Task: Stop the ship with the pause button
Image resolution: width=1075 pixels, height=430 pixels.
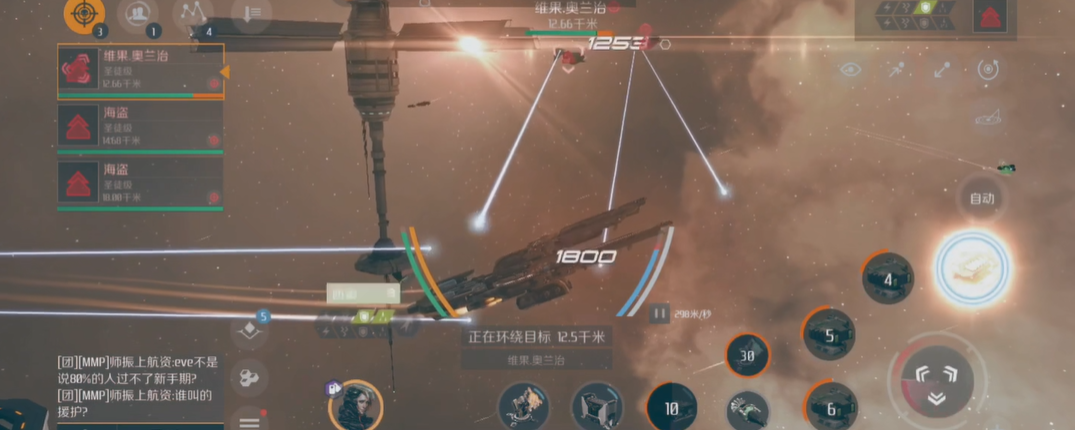Action: click(x=660, y=313)
